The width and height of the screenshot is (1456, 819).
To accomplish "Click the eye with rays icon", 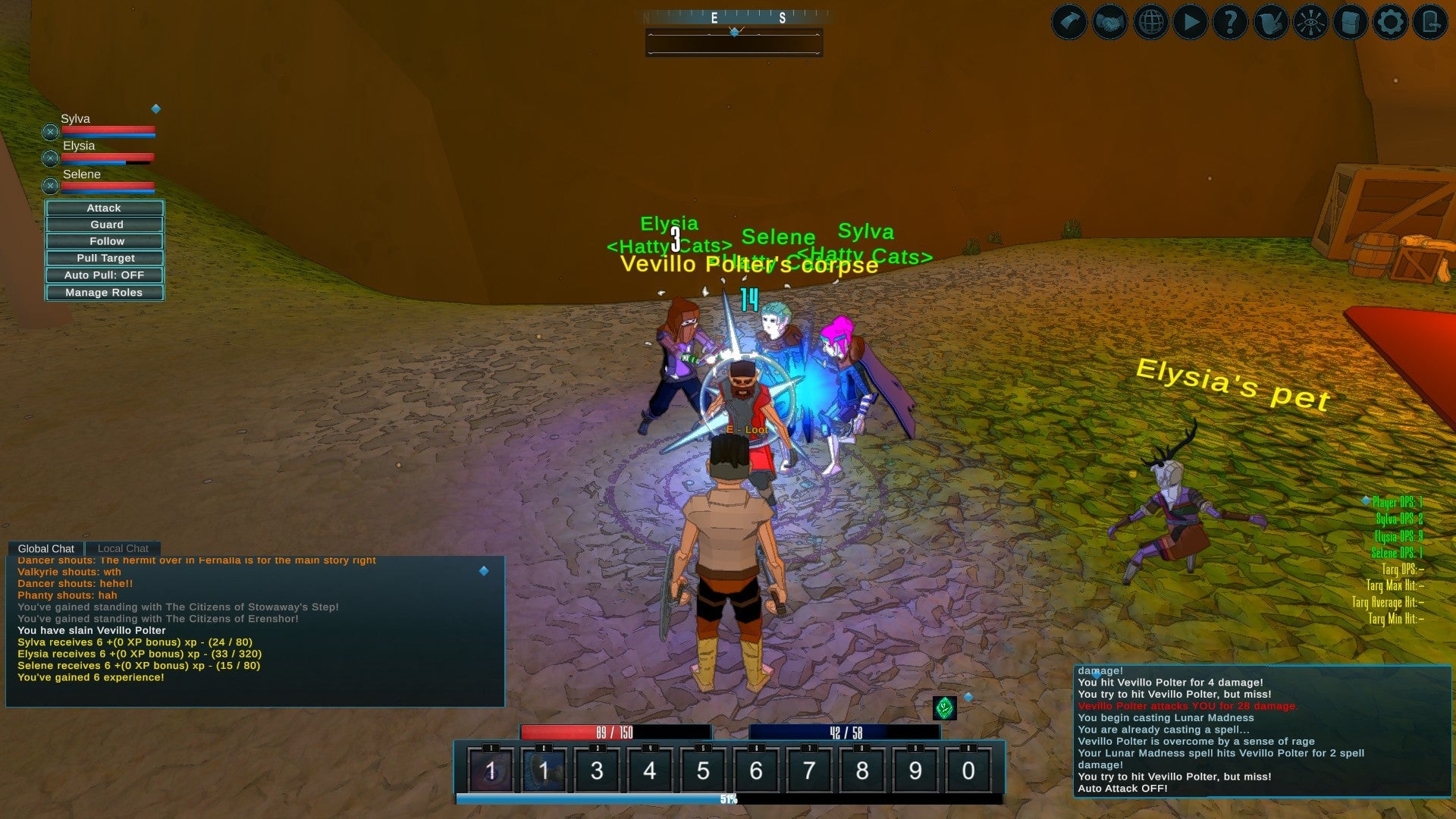I will tap(1310, 22).
